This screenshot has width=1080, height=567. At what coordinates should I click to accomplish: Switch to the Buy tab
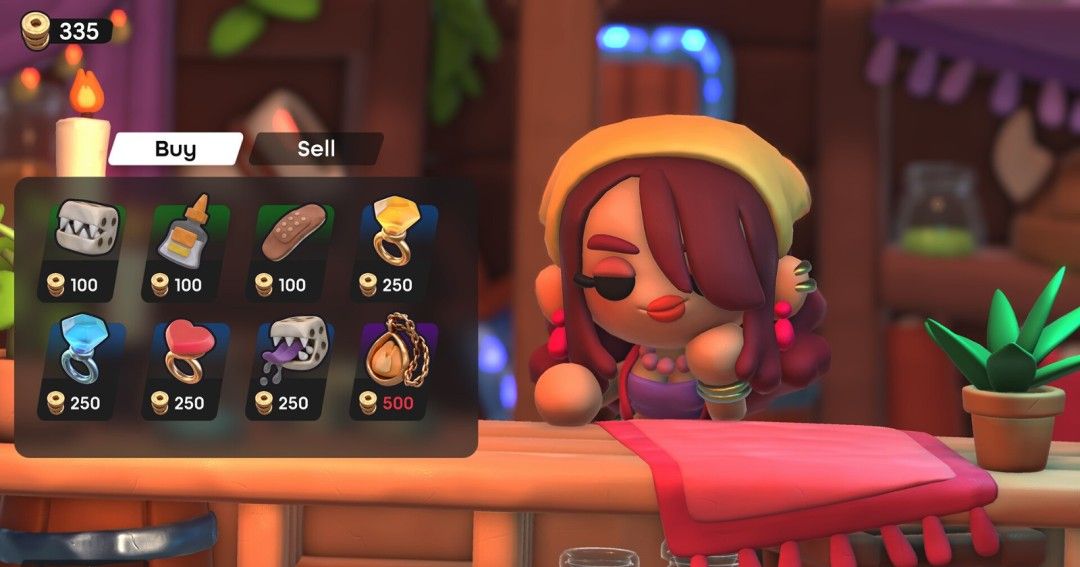175,149
